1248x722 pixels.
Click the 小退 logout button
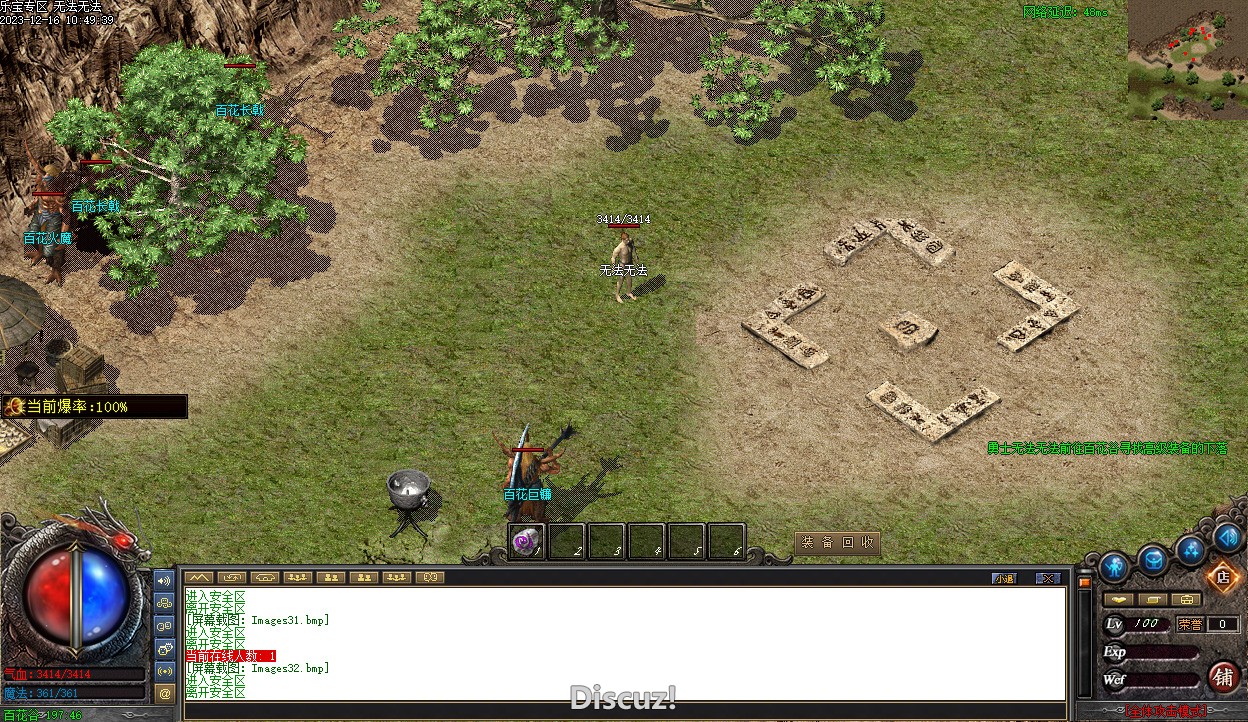(x=1004, y=578)
